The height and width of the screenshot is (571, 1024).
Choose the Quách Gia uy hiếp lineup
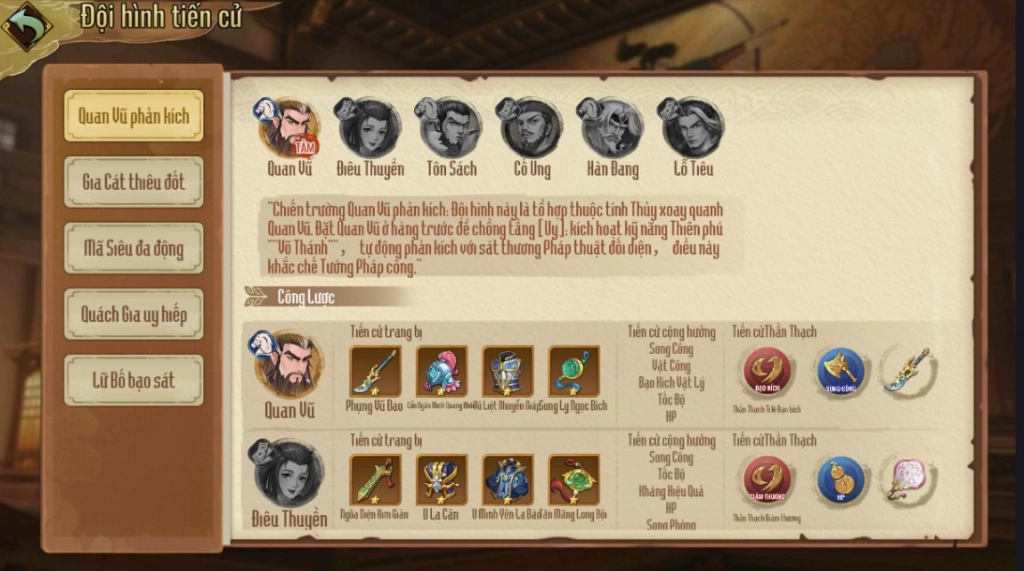(133, 314)
